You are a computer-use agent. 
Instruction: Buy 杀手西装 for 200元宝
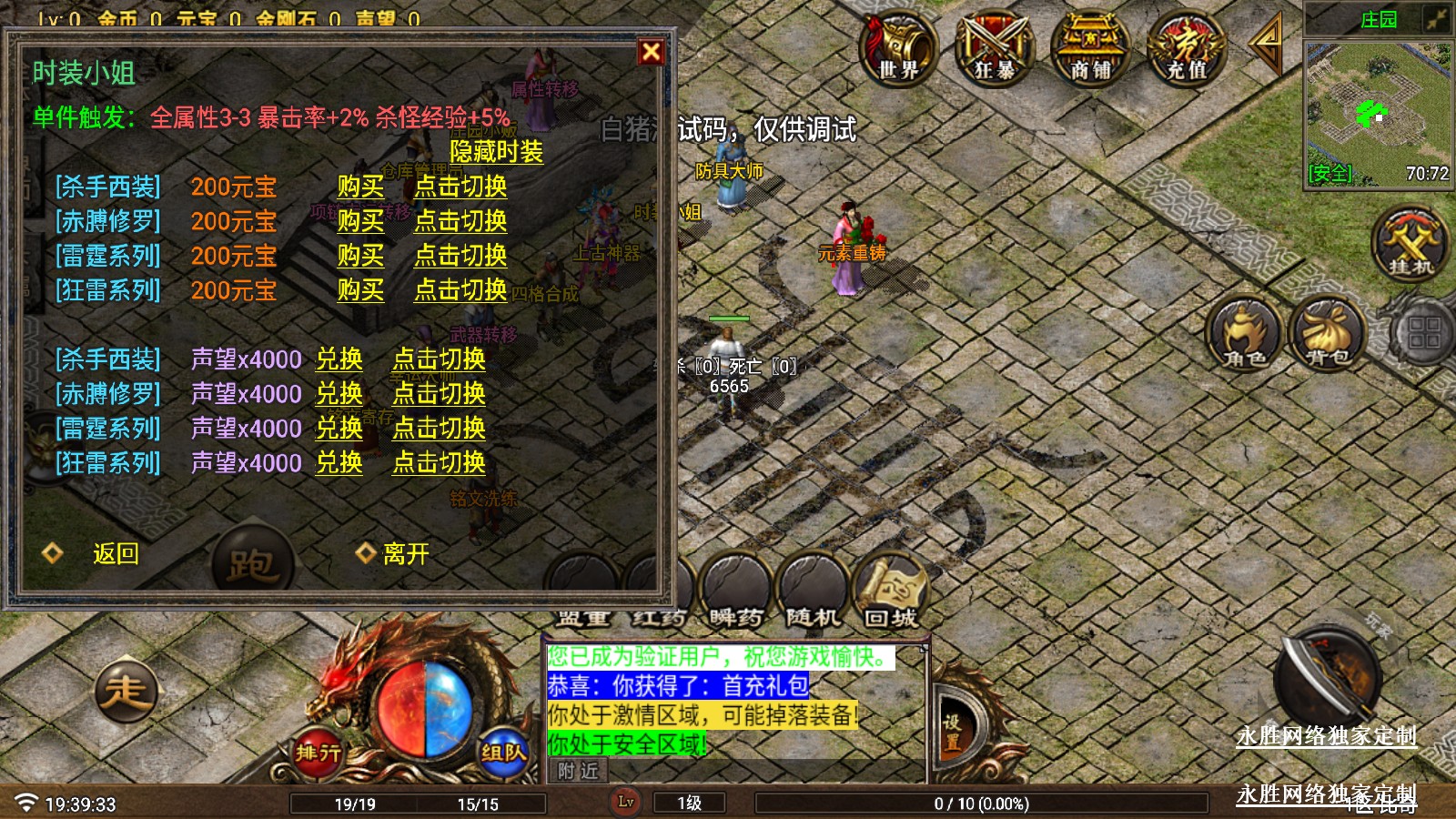tap(360, 187)
